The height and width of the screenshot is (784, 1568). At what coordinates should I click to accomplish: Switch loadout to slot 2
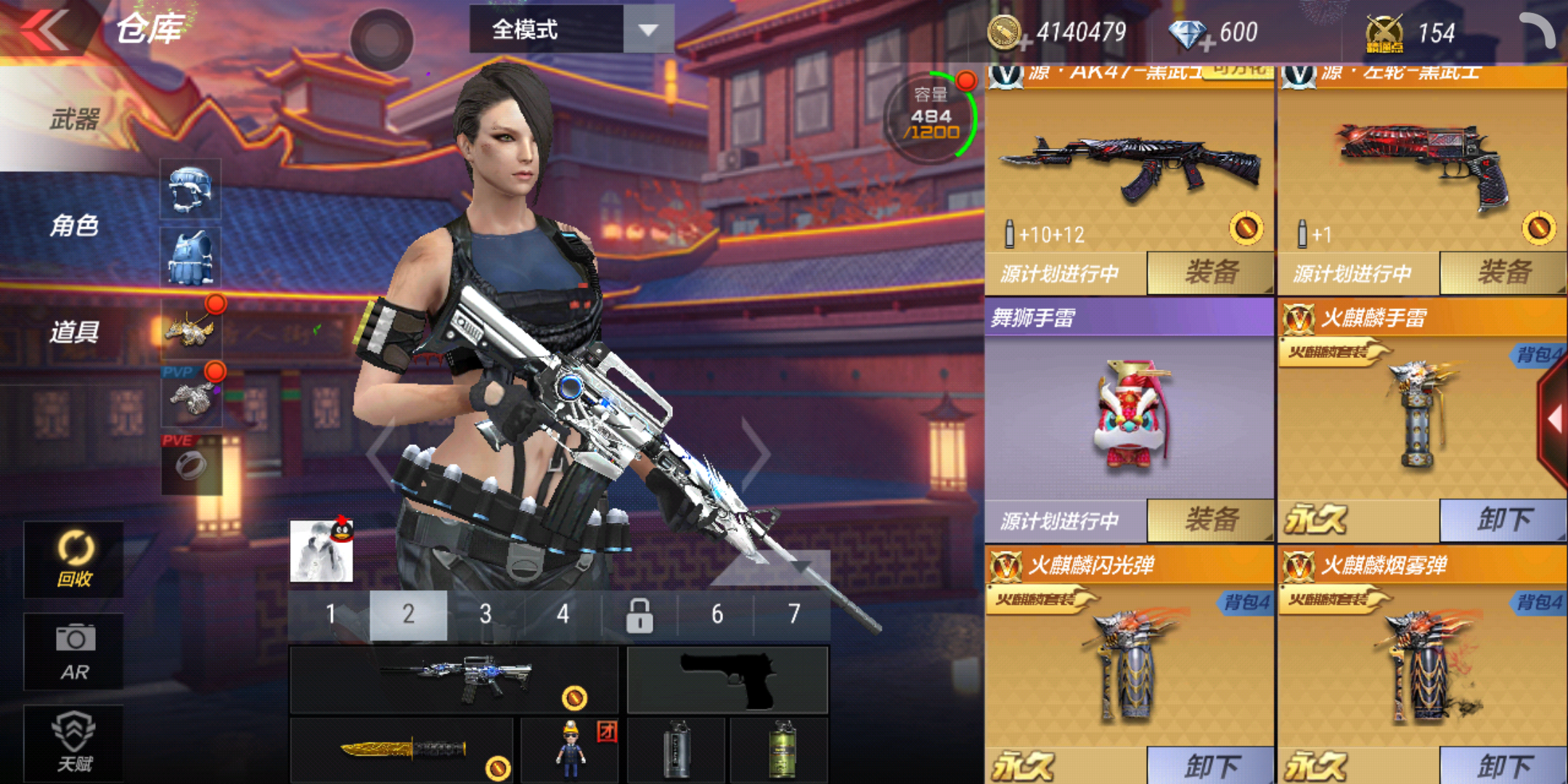[x=409, y=613]
